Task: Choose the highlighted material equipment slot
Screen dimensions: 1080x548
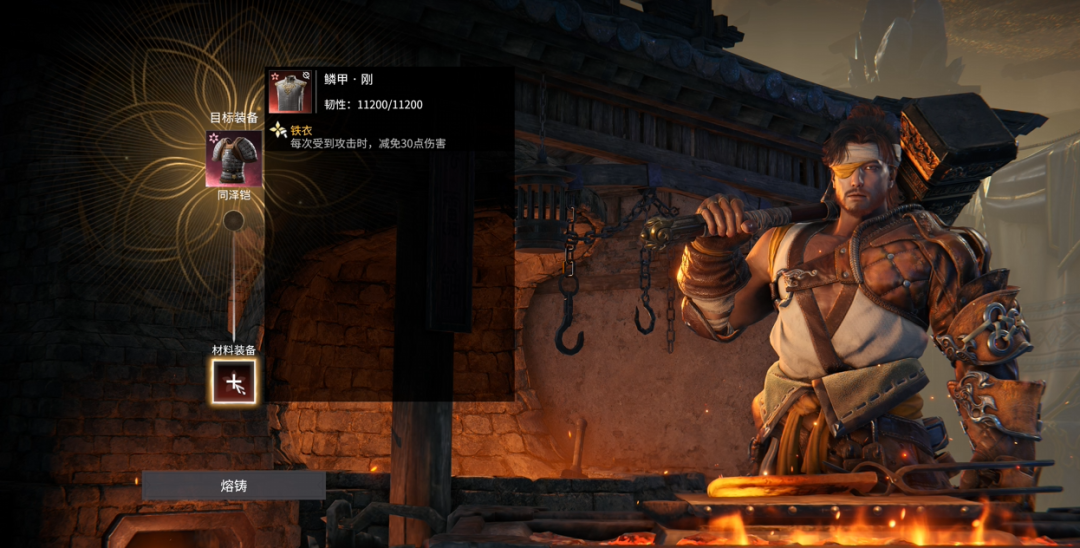Action: pyautogui.click(x=234, y=381)
